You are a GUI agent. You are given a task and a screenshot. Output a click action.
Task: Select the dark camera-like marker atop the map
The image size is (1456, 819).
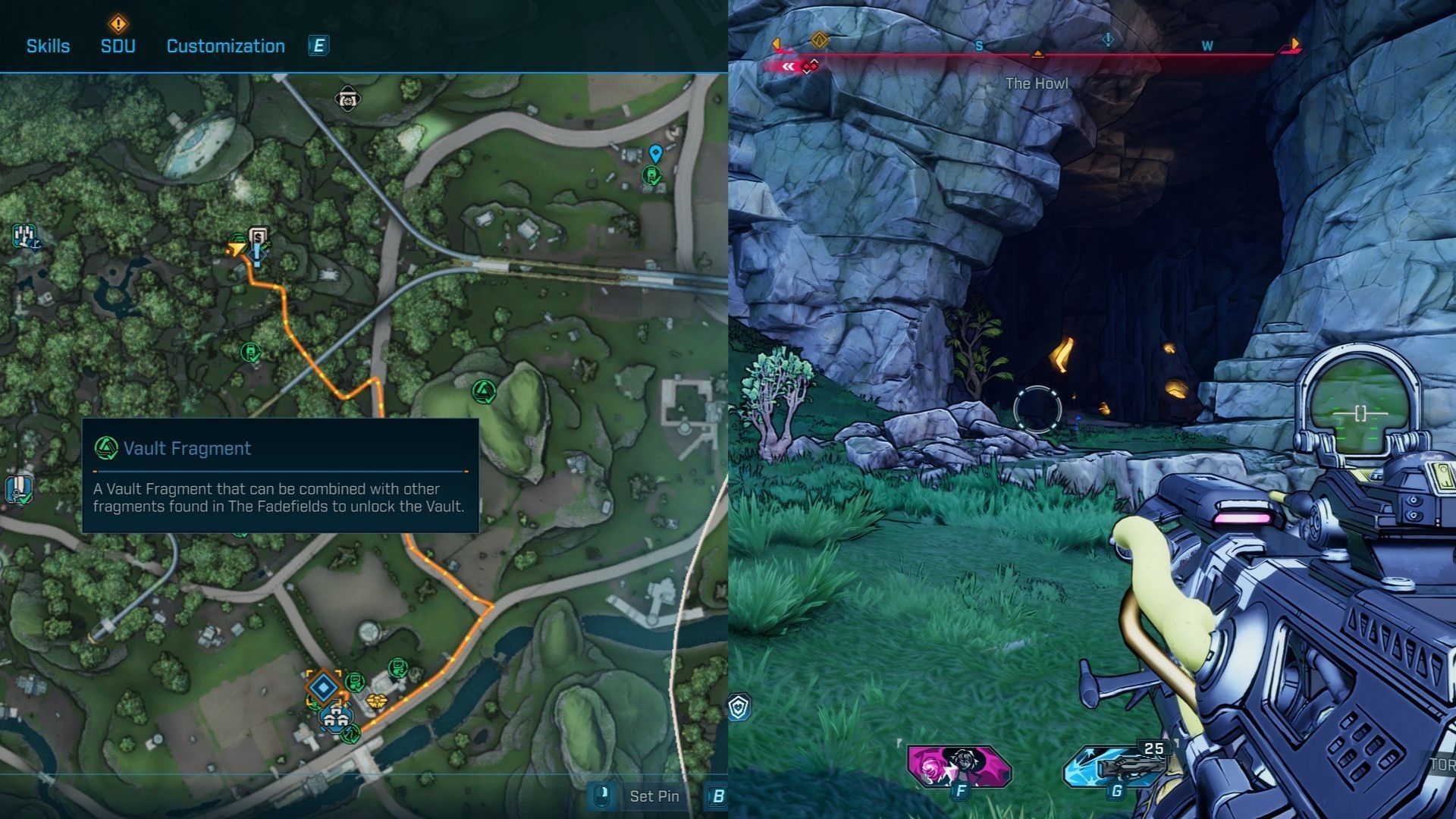click(347, 99)
